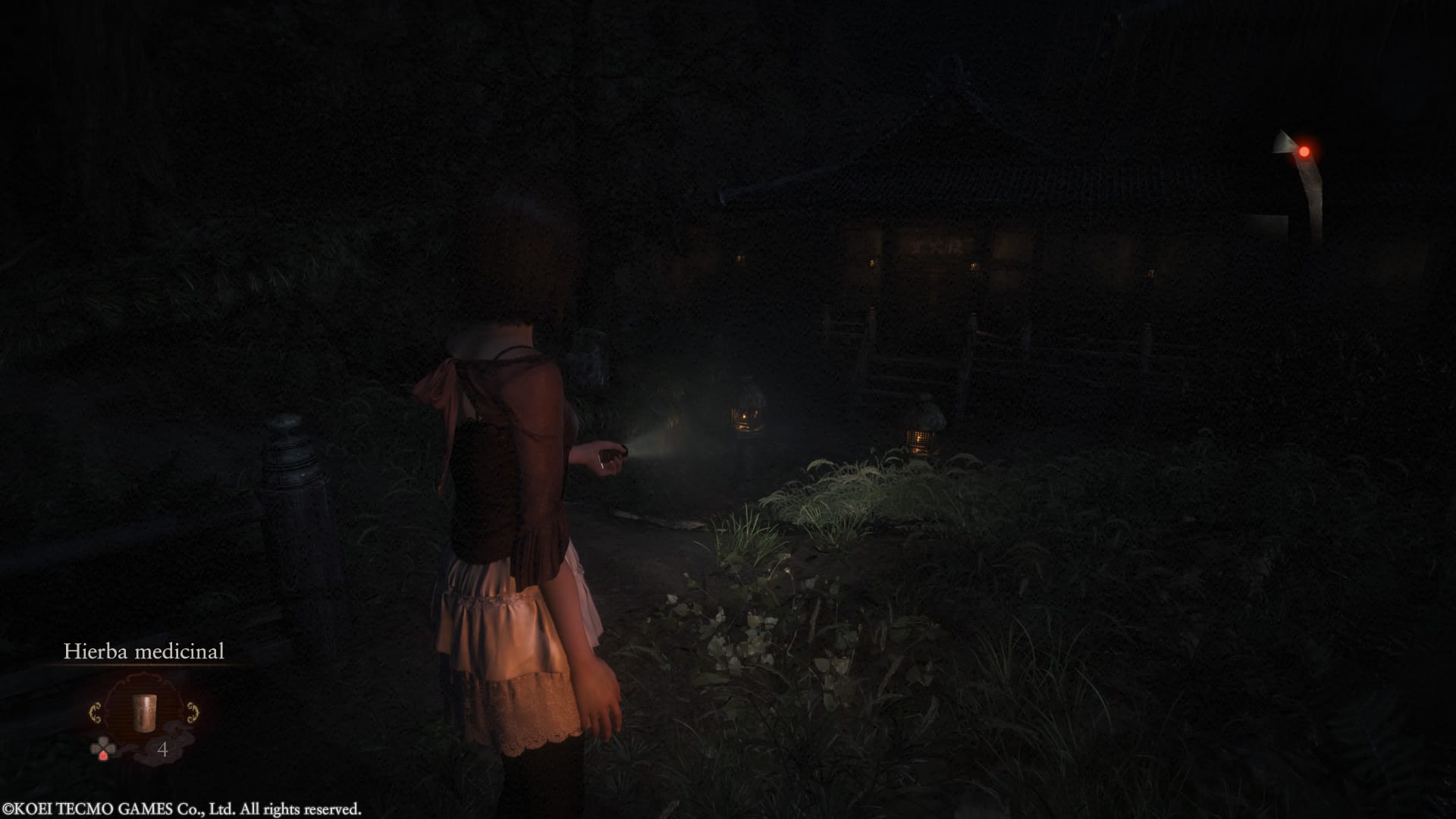Open the item details via the item thumbnail
1456x819 pixels.
[x=145, y=713]
